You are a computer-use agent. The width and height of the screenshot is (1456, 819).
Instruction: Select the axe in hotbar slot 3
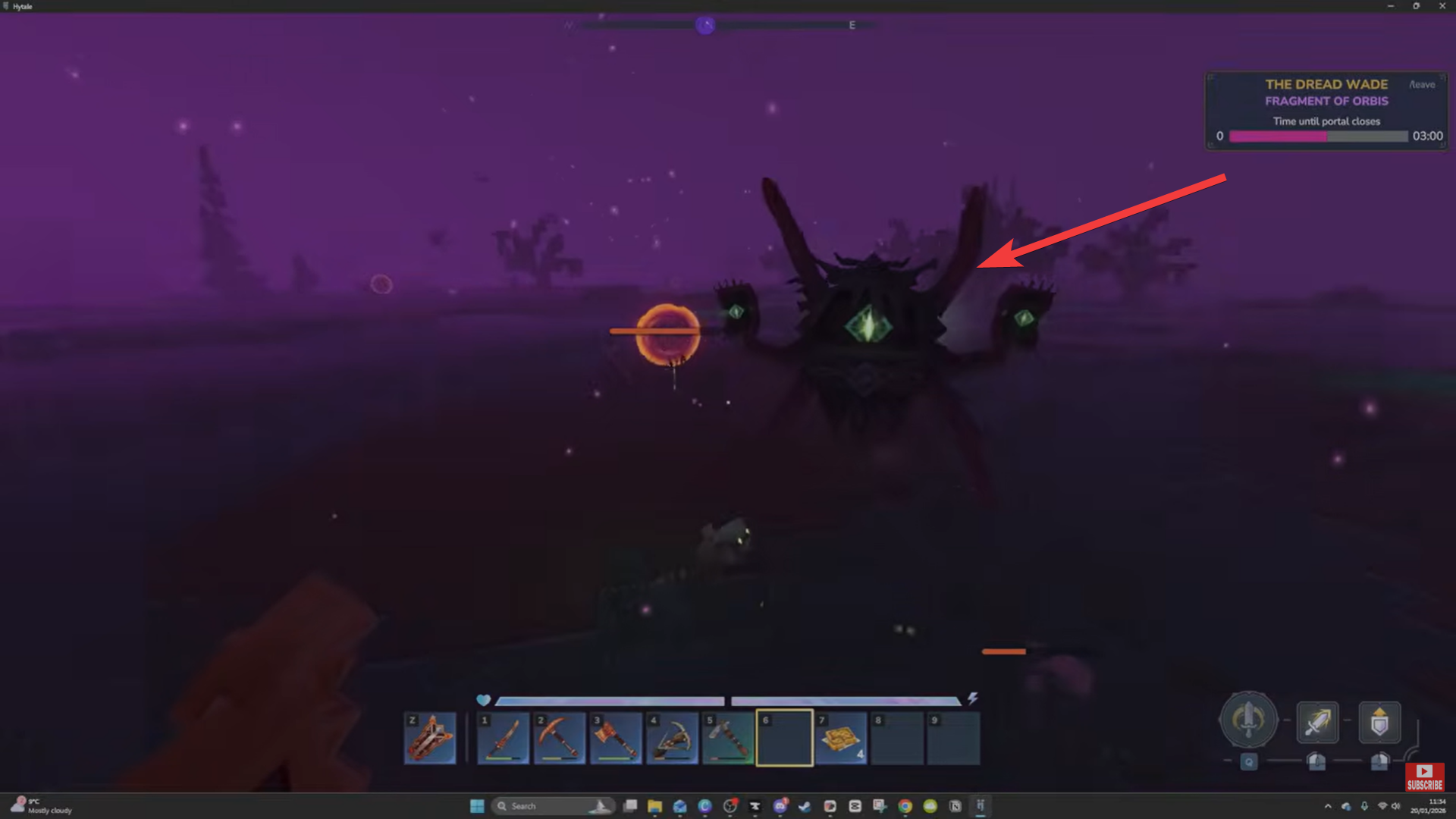click(616, 738)
